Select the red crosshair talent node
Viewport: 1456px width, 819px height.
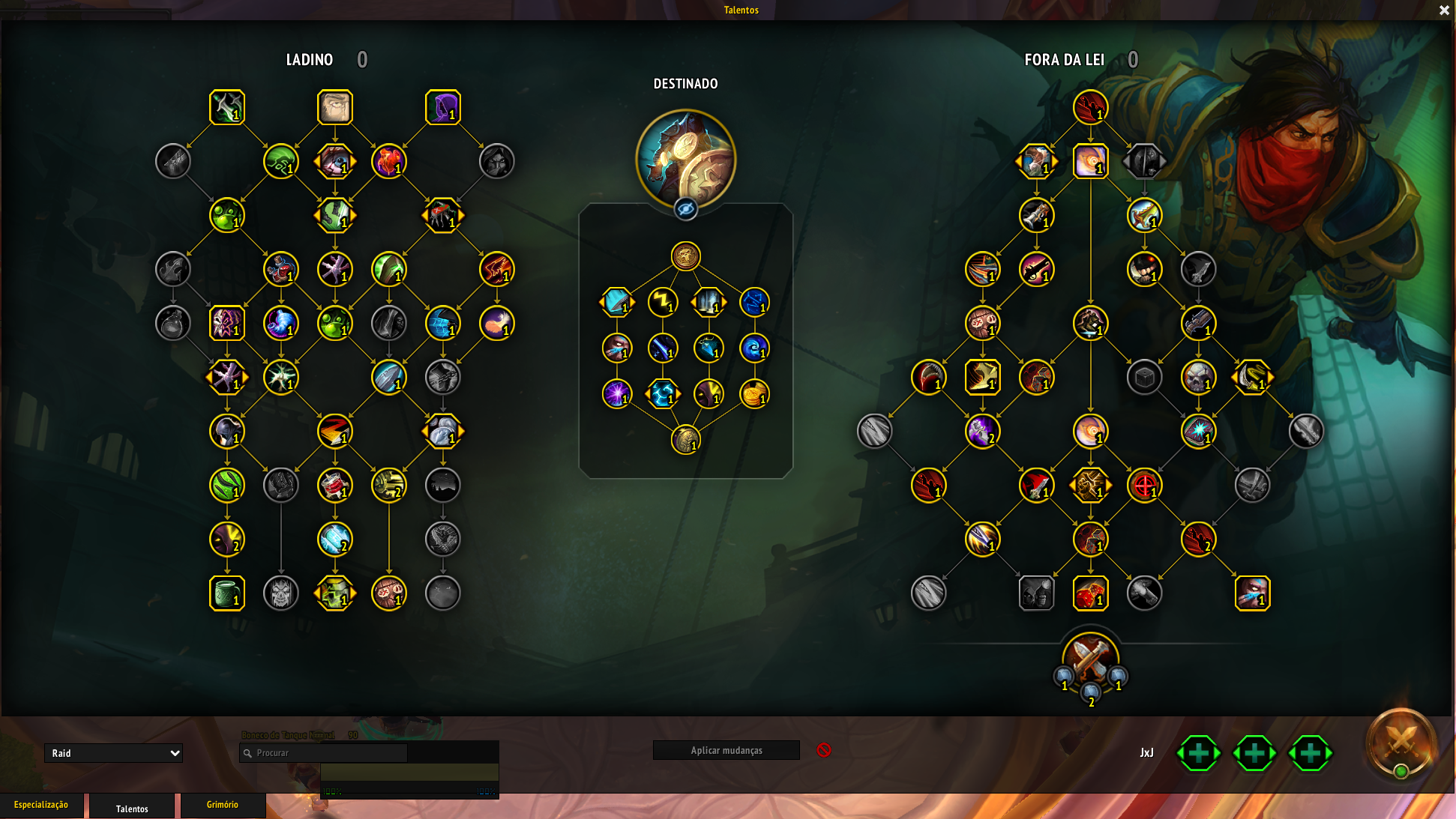coord(1145,486)
